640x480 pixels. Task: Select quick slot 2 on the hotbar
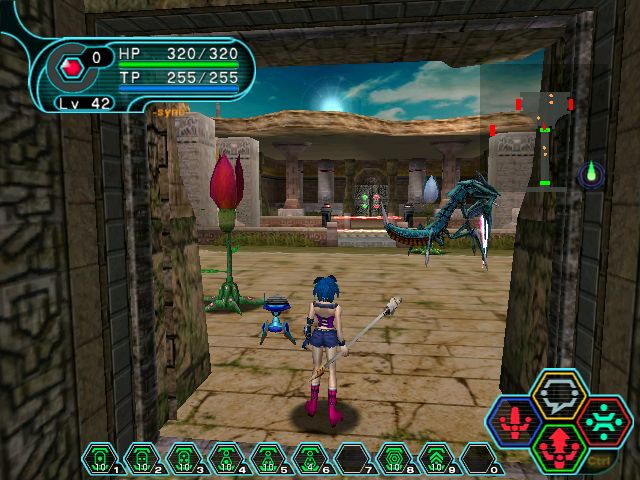(142, 459)
